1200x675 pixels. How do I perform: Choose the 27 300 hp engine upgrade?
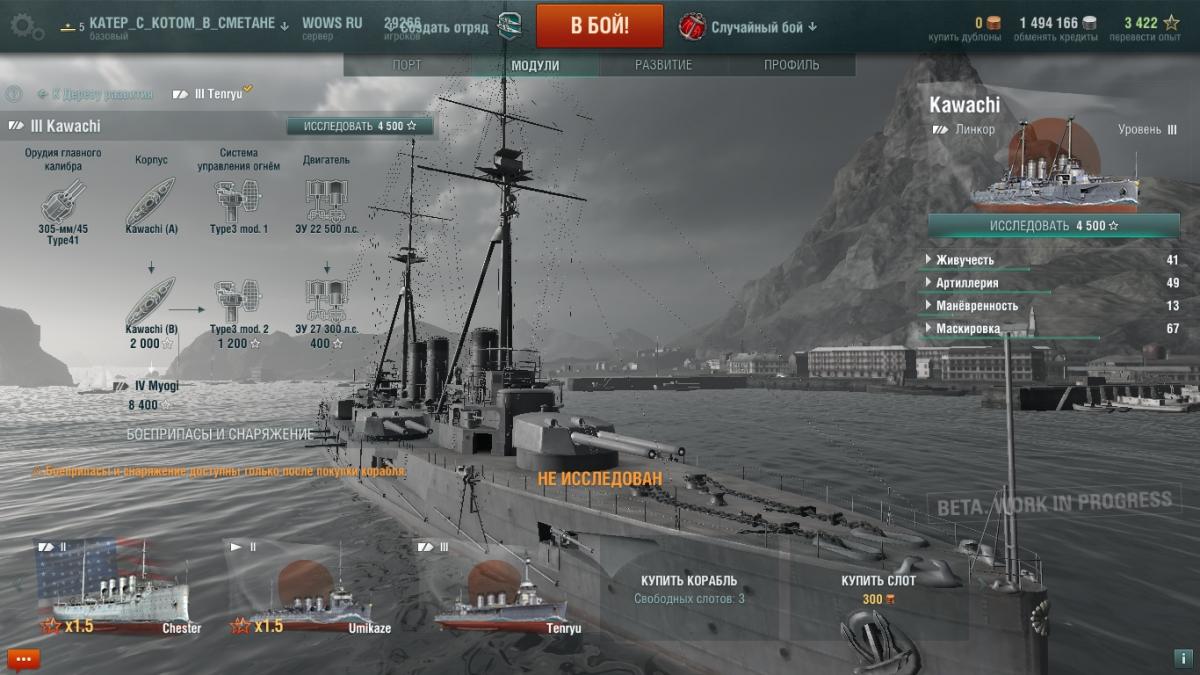pyautogui.click(x=326, y=304)
